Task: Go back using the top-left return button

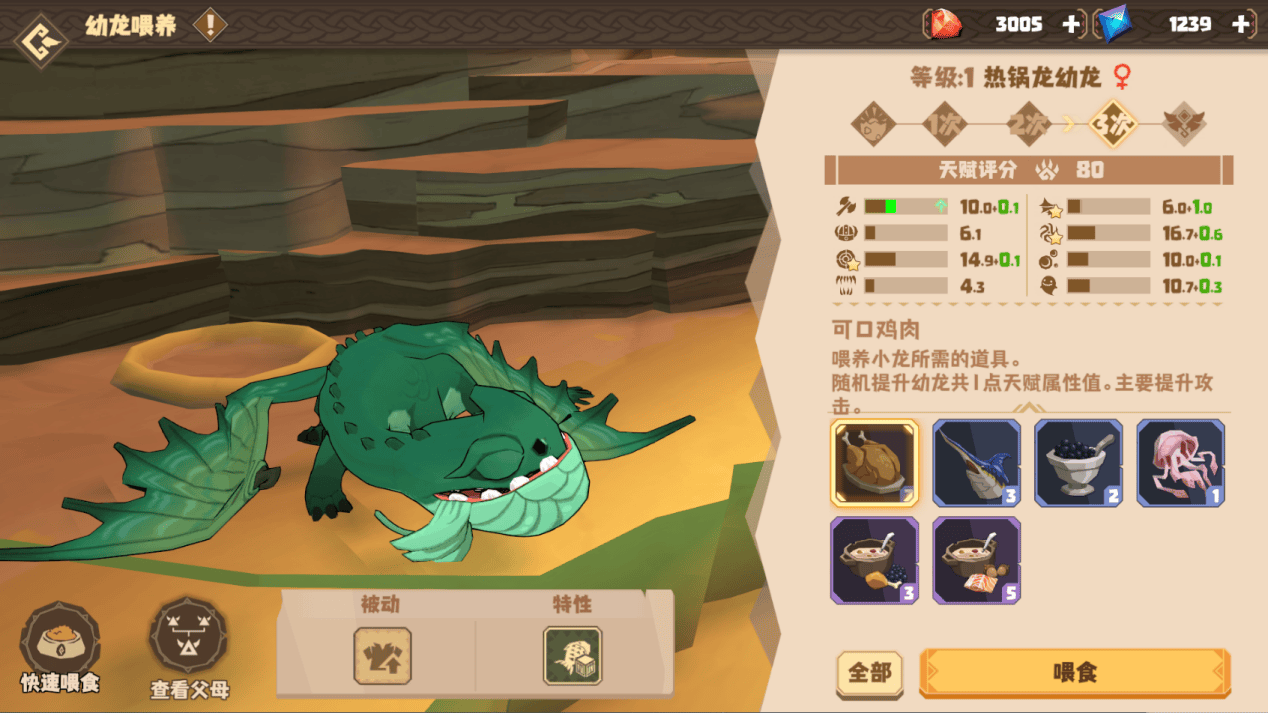Action: [x=41, y=41]
